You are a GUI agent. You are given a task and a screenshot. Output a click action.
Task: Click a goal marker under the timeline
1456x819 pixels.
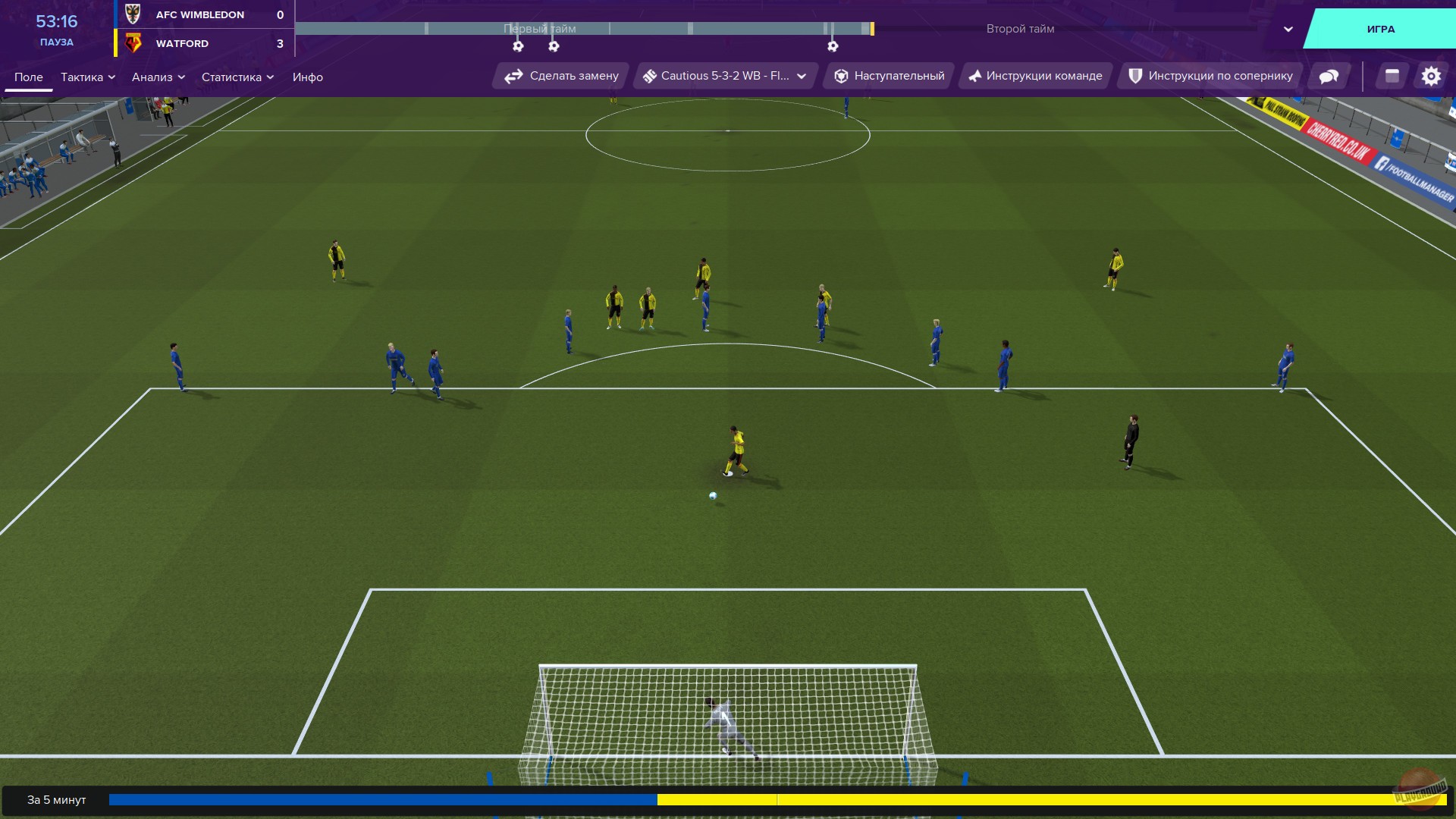coord(518,46)
